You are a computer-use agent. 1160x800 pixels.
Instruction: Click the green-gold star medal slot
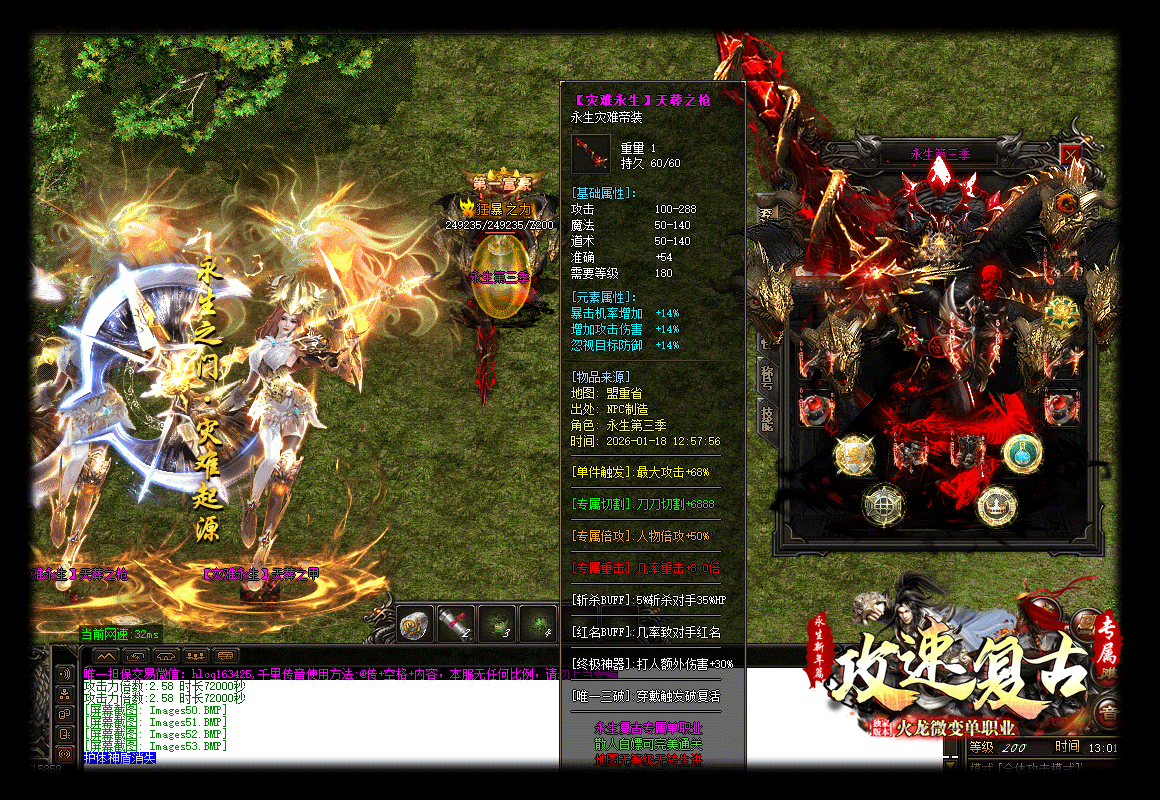pos(1060,311)
